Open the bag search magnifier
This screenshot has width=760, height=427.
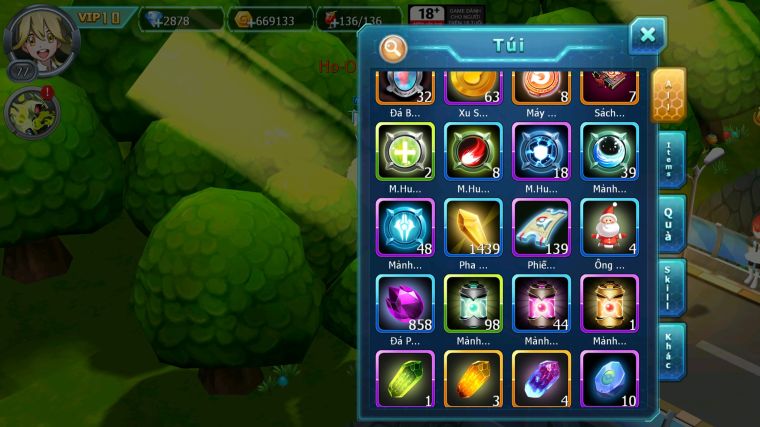(394, 46)
